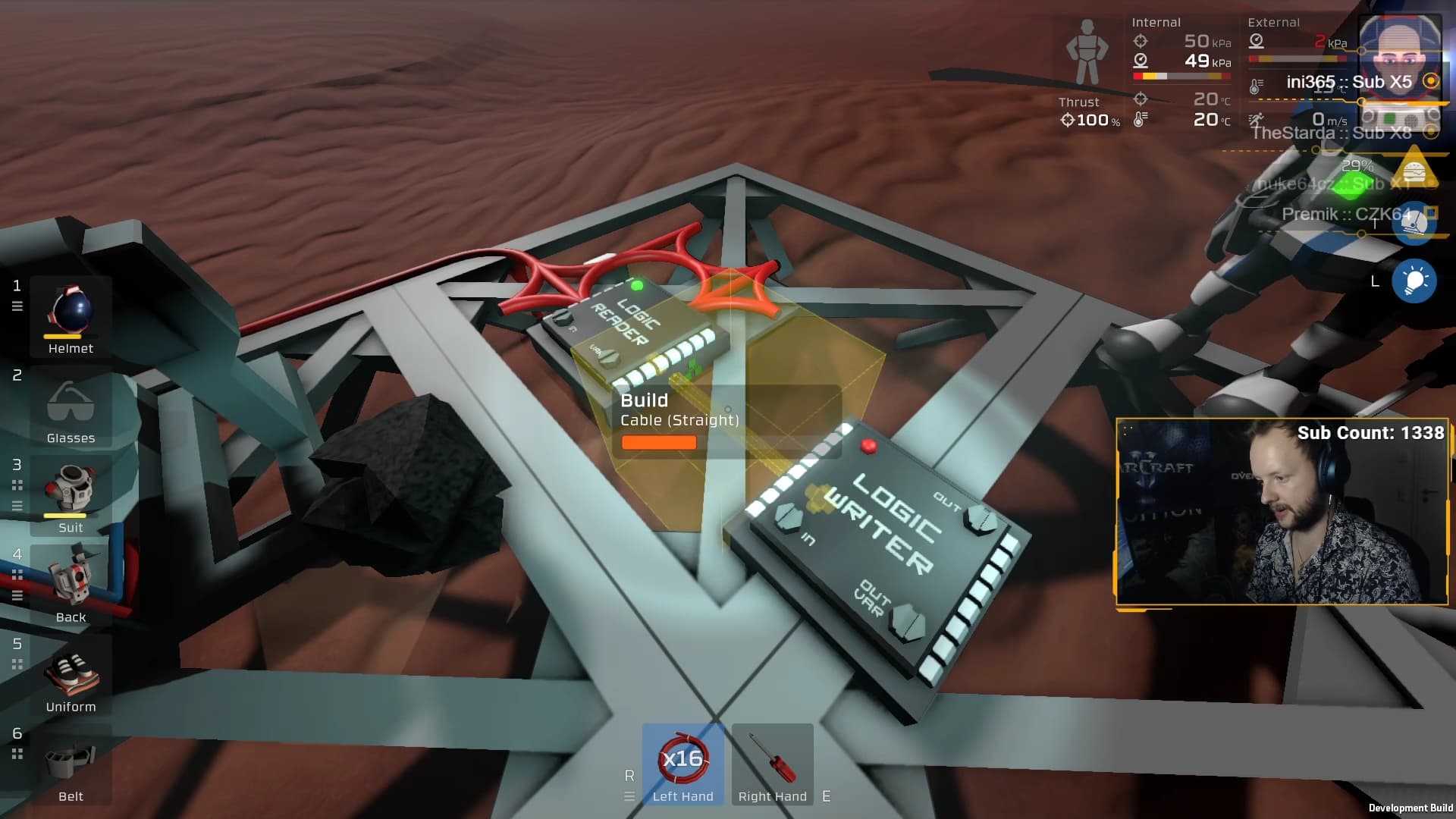Click the hunger burger warning icon
Screen dimensions: 1456x819
[x=1414, y=170]
